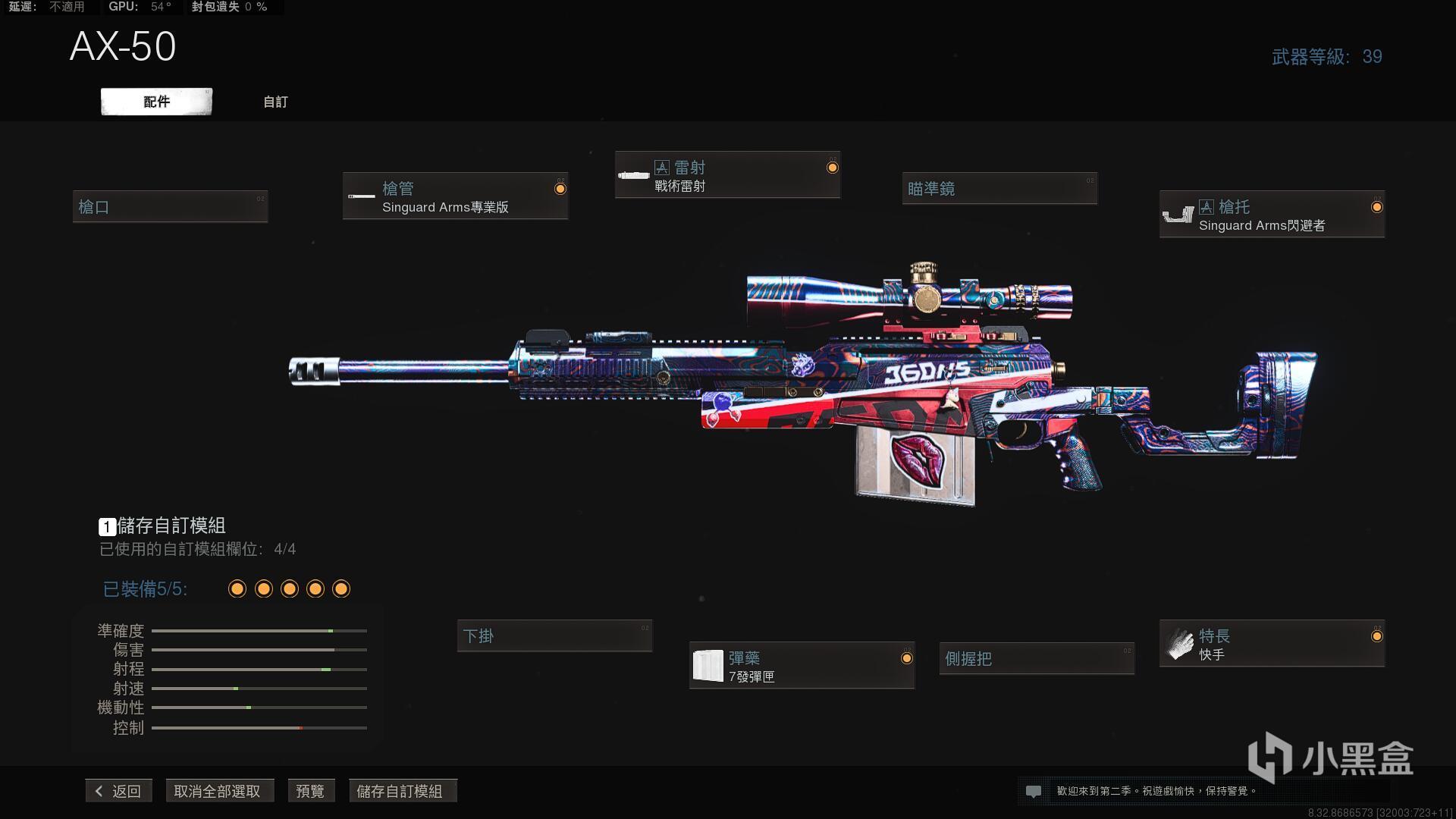Image resolution: width=1456 pixels, height=819 pixels.
Task: Switch to the 配件 tab
Action: 156,102
